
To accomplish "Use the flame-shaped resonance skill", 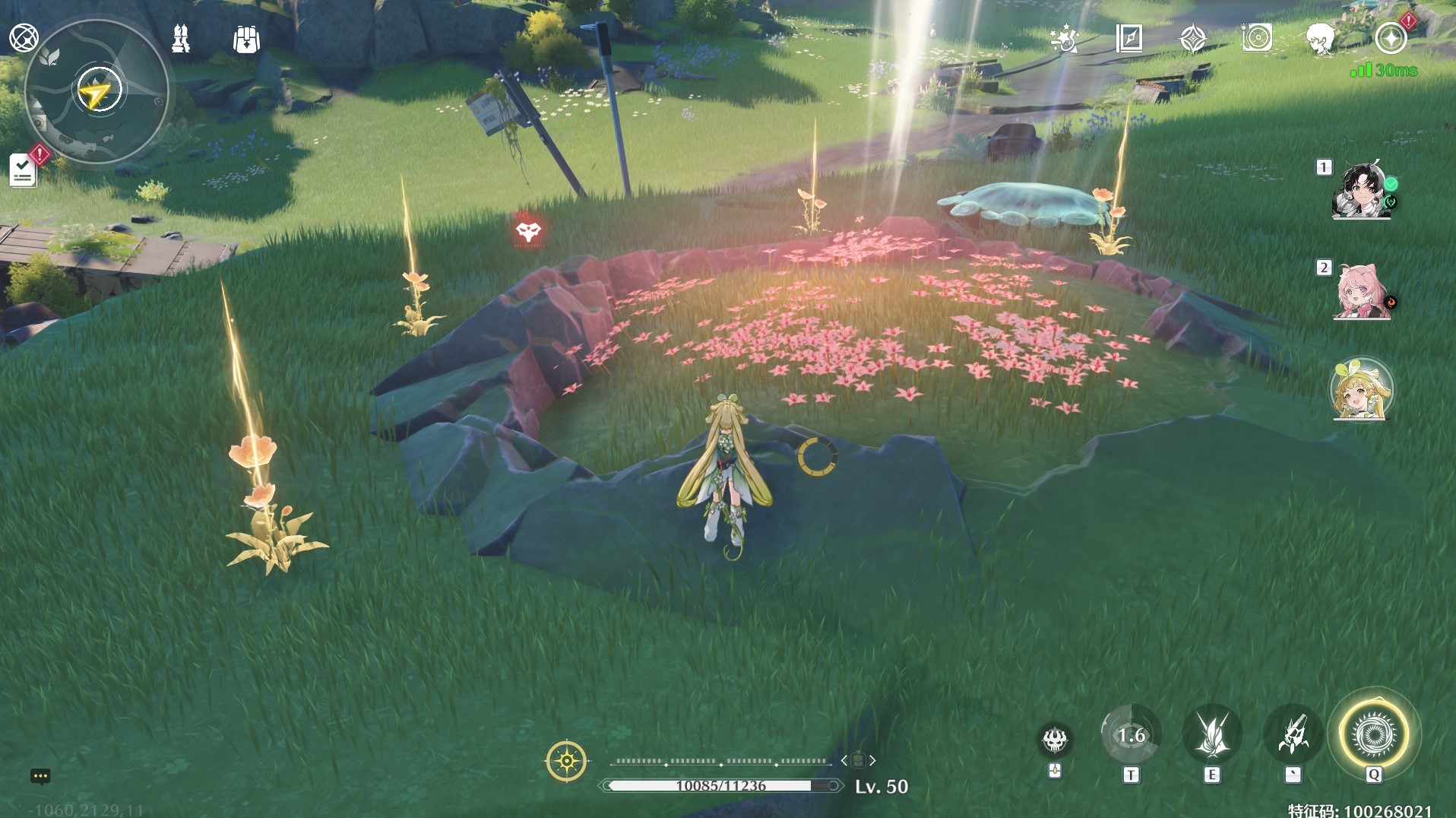I will (1212, 735).
